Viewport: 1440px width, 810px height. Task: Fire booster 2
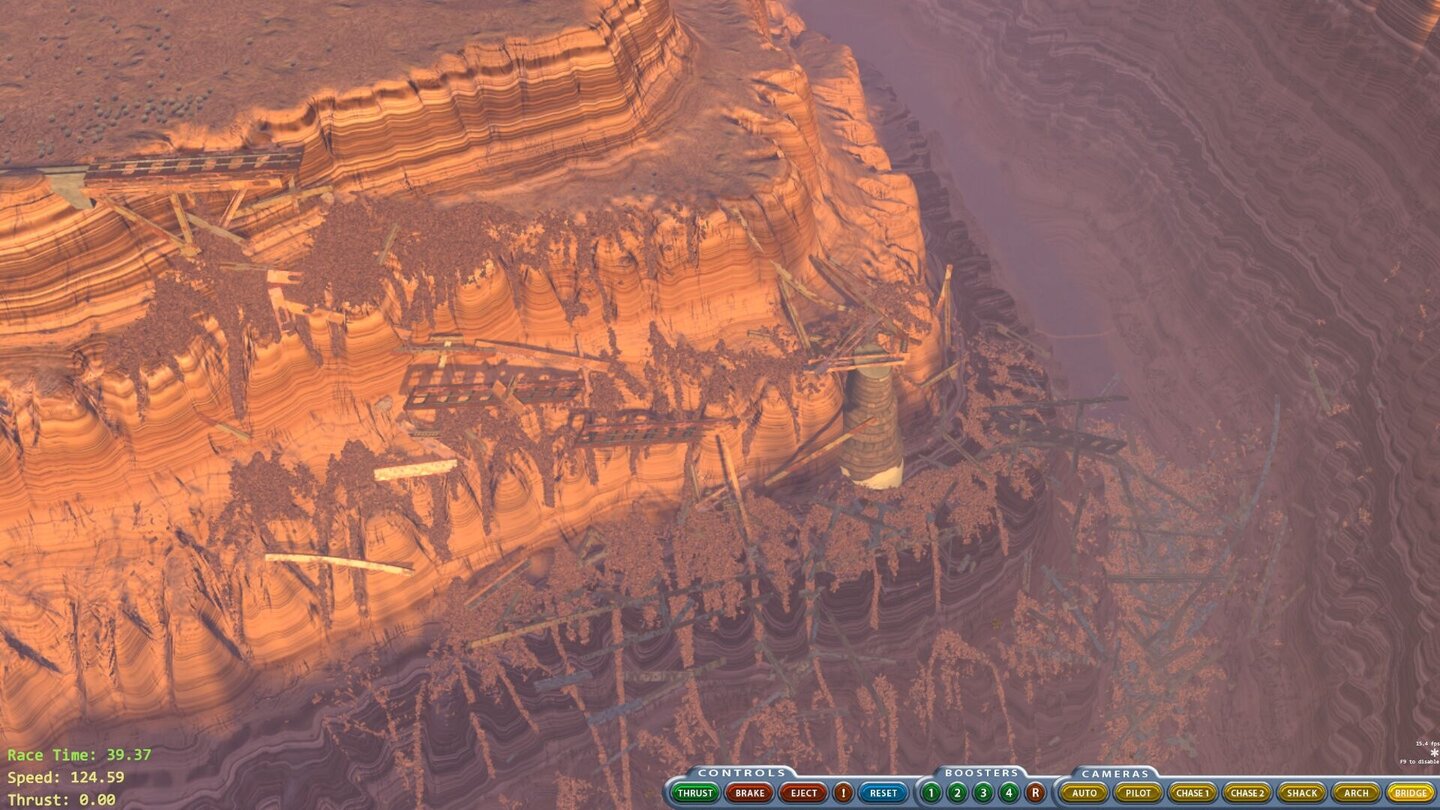(957, 793)
